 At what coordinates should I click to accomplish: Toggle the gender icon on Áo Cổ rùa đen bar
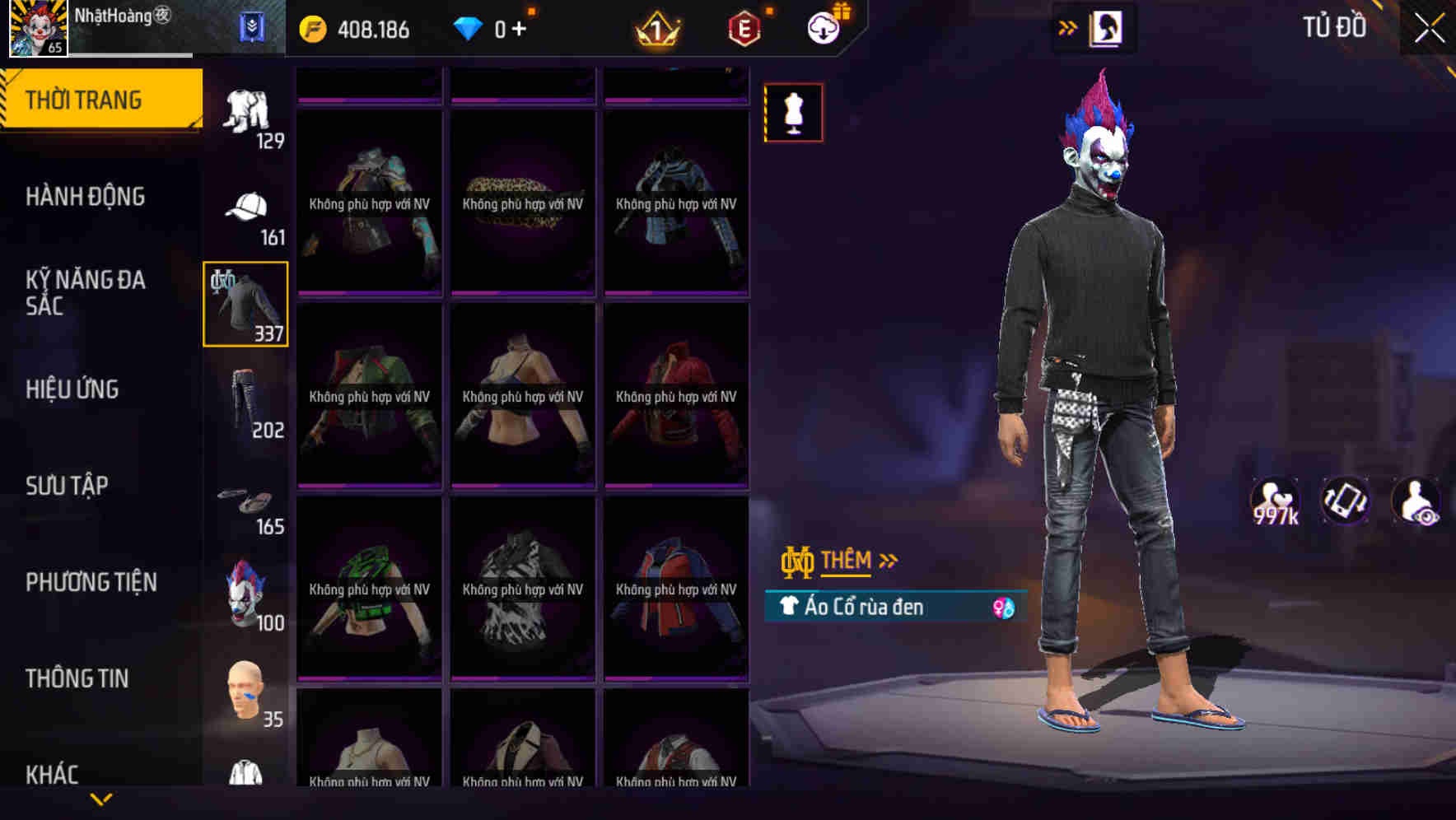tap(1004, 607)
